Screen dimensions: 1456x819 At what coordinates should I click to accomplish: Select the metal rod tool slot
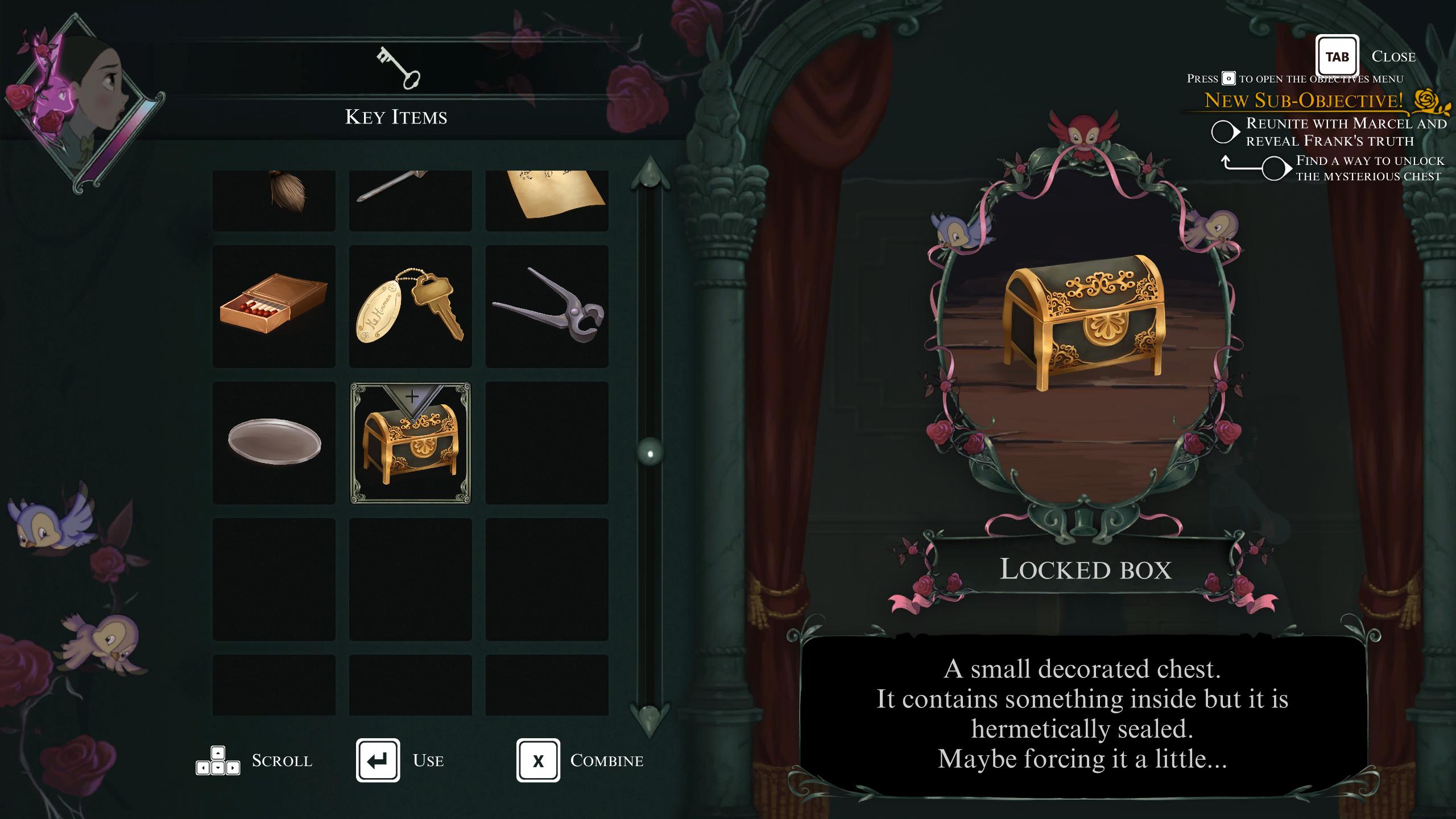tap(410, 200)
